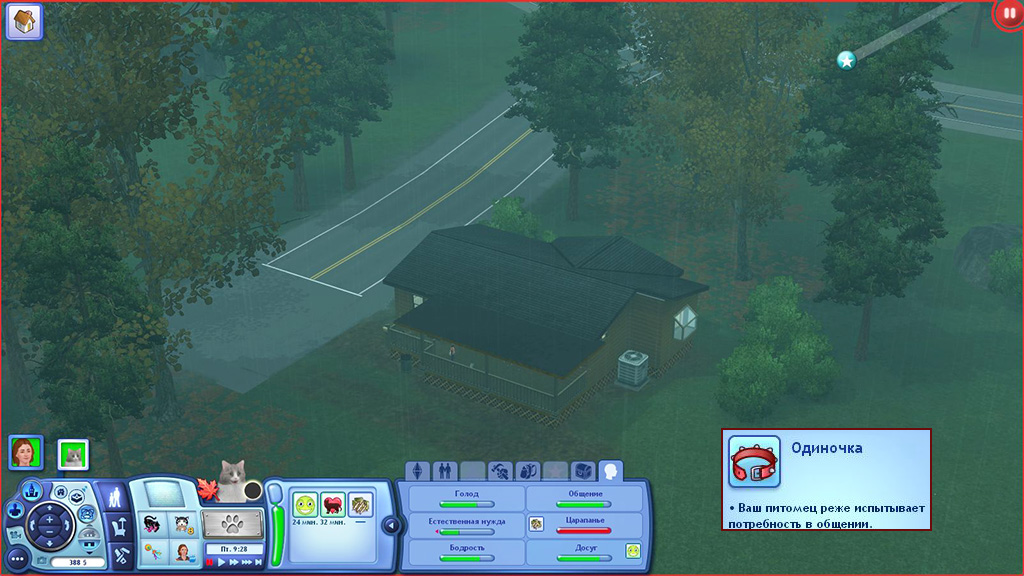Click the red heart moodlet icon
1024x576 pixels.
coord(332,505)
